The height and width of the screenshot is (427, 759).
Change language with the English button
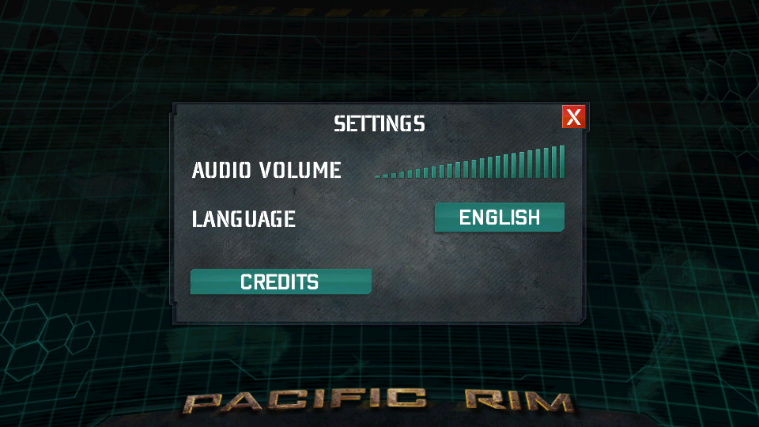coord(499,217)
